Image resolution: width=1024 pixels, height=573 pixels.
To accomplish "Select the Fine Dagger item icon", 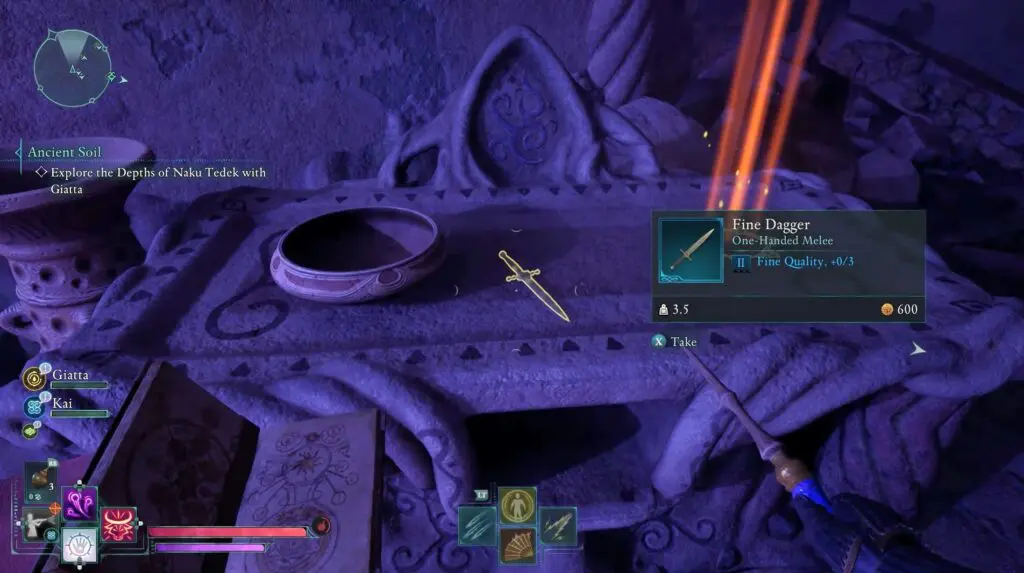I will [690, 250].
